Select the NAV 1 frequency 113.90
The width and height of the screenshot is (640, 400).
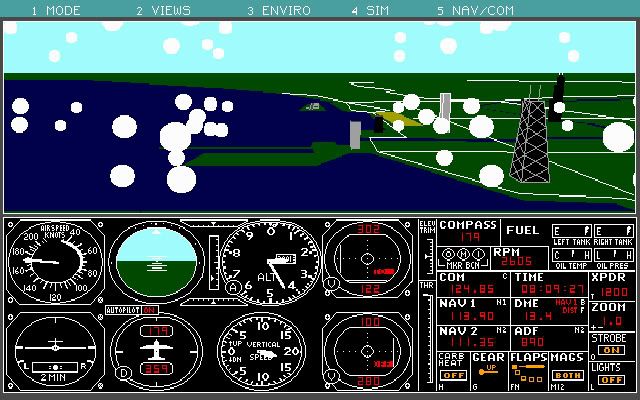pos(471,316)
